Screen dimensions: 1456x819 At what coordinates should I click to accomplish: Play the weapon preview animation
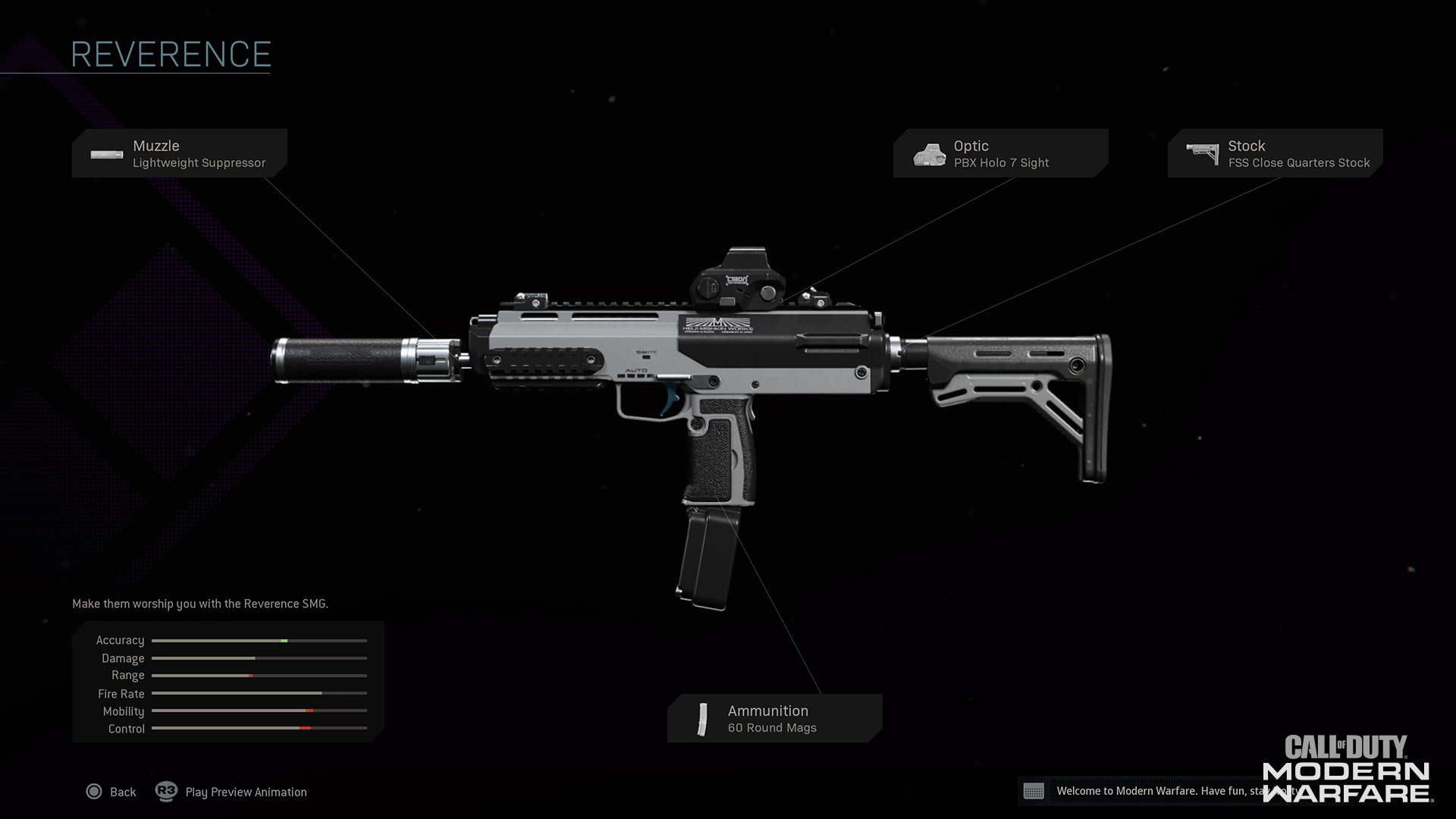coord(232,792)
